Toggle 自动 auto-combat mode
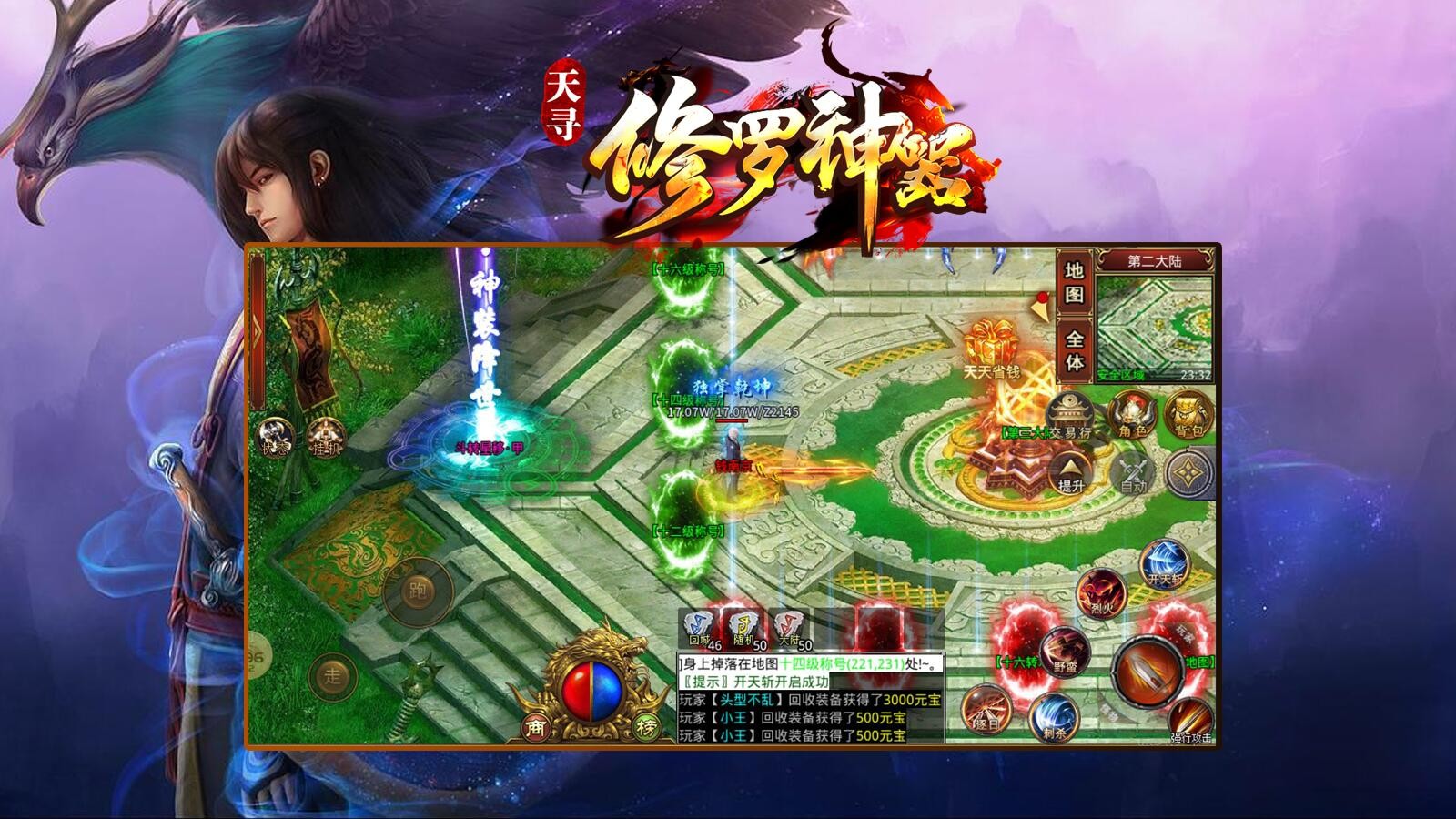 click(x=1133, y=473)
